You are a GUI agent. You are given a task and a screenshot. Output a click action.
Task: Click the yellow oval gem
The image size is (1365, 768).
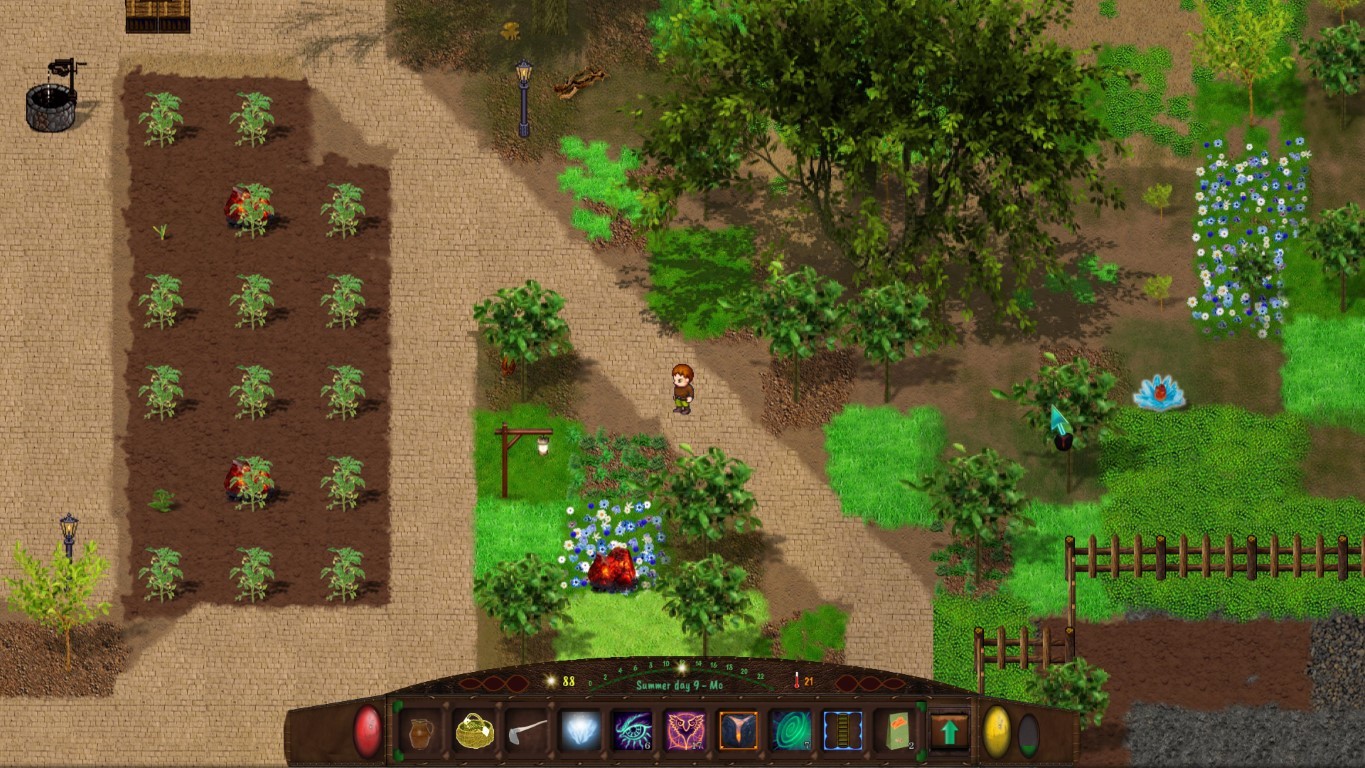996,732
